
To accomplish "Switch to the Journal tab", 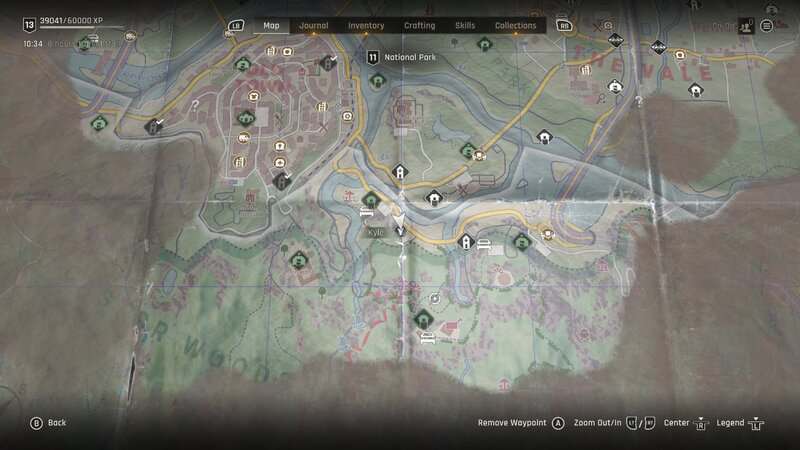I will (313, 26).
